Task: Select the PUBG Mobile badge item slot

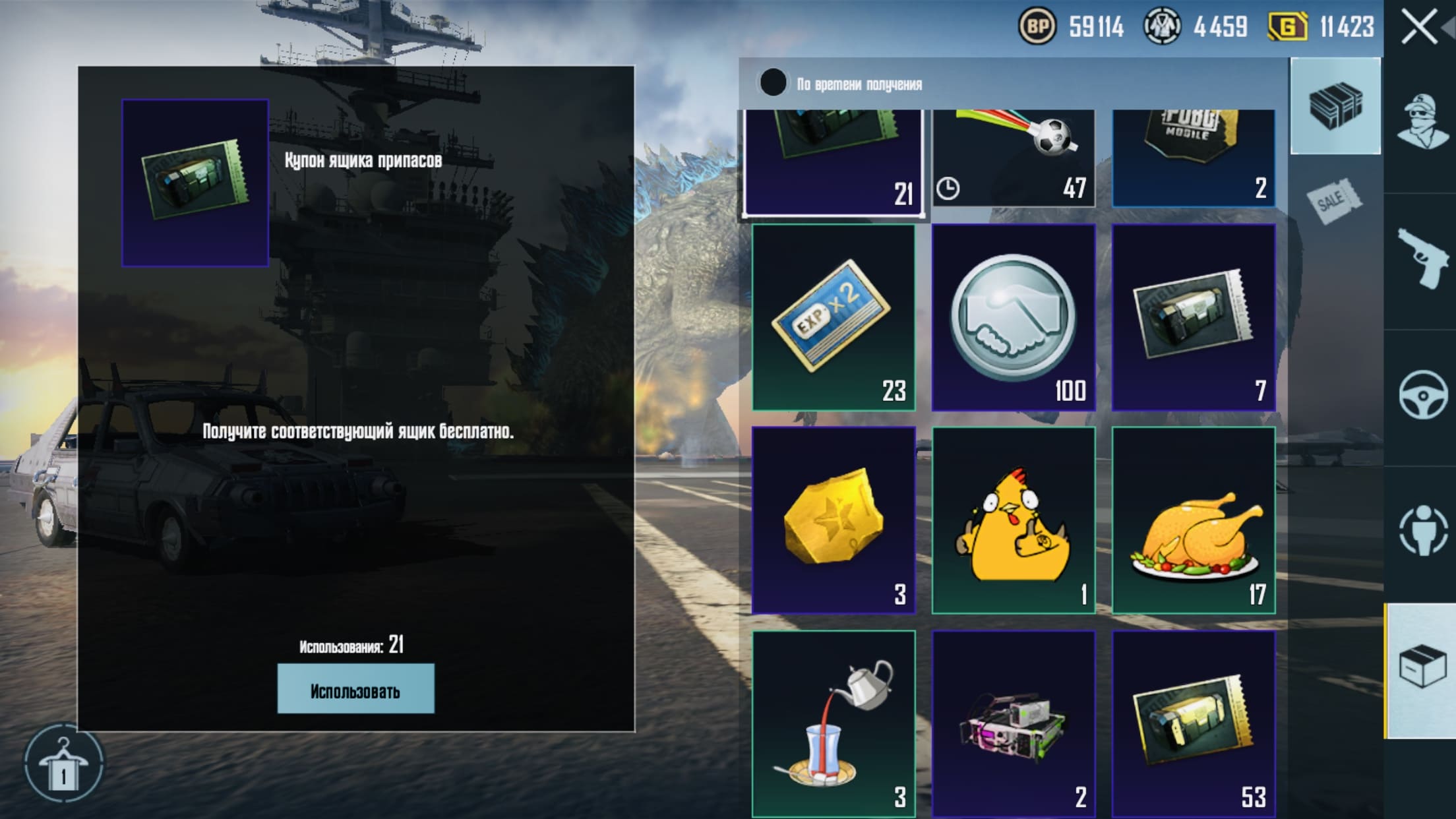Action: 1194,158
